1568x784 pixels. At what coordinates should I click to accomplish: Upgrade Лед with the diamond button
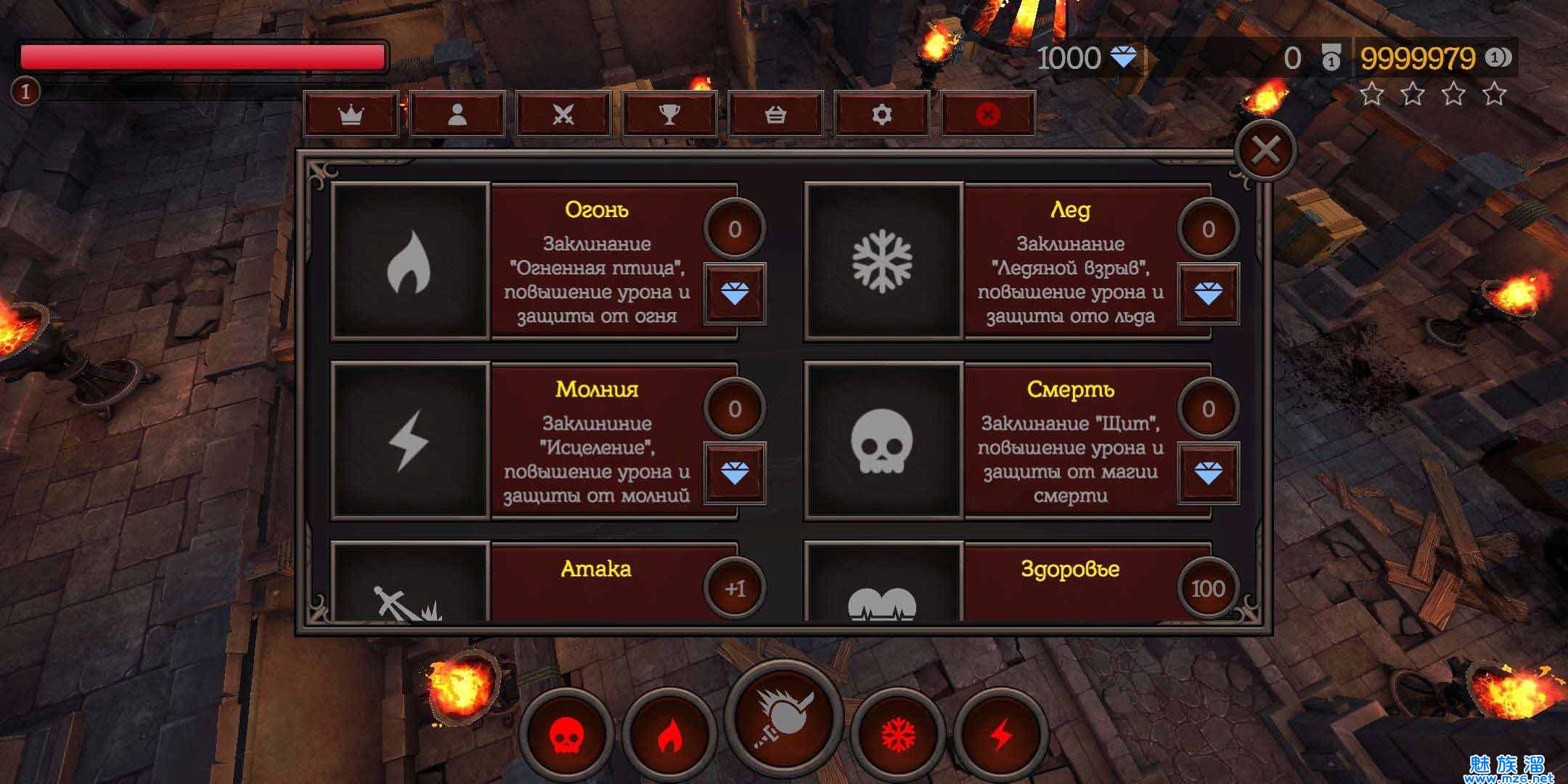pos(1208,293)
